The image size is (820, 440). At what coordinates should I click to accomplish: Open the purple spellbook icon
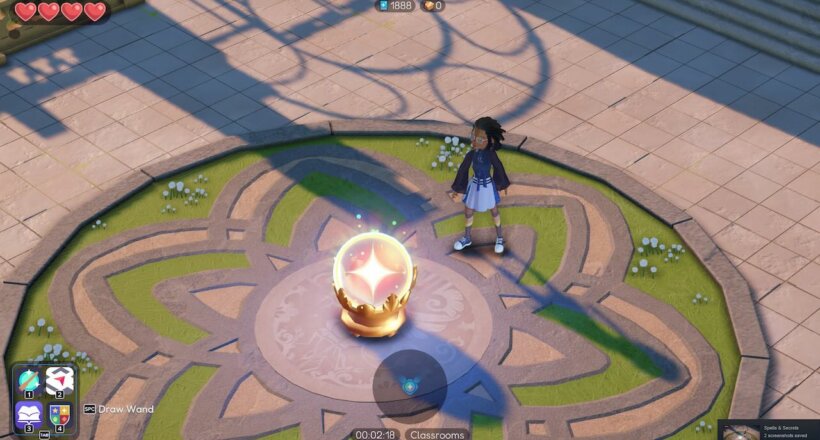point(28,413)
